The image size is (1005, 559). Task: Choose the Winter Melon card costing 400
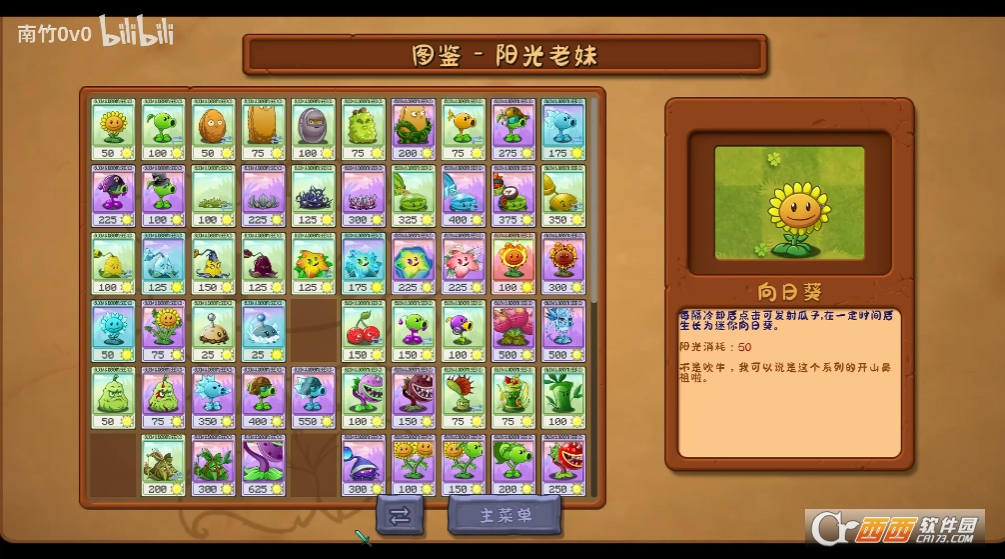pyautogui.click(x=464, y=196)
